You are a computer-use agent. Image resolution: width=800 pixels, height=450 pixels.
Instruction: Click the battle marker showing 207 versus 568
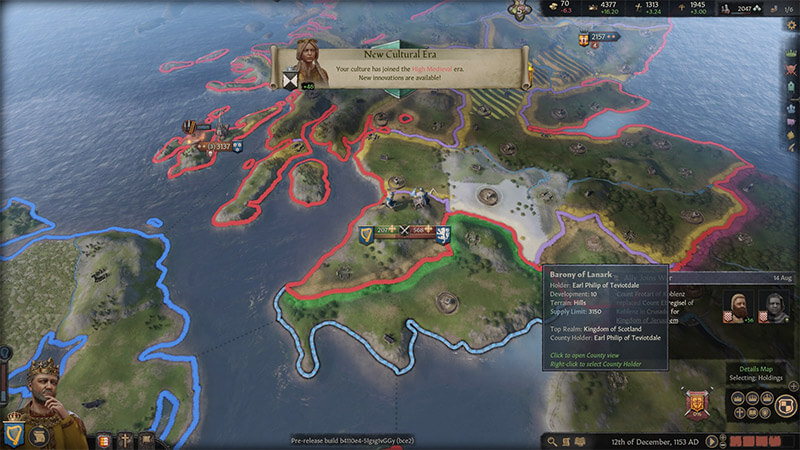click(x=405, y=232)
